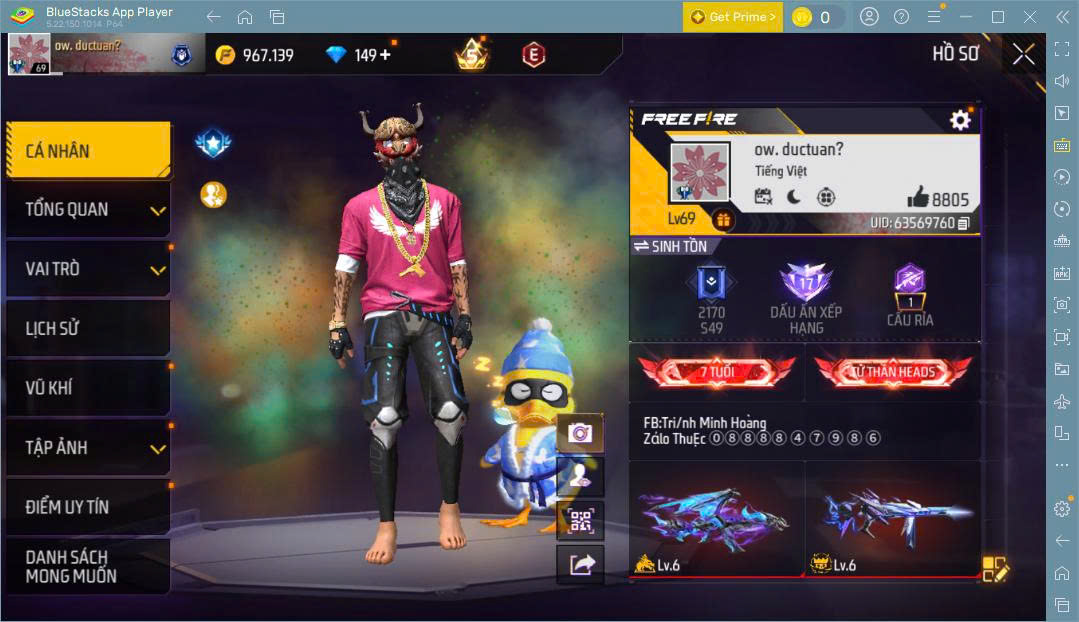Expand the TẬP ẢNH section
1079x622 pixels.
coord(88,447)
